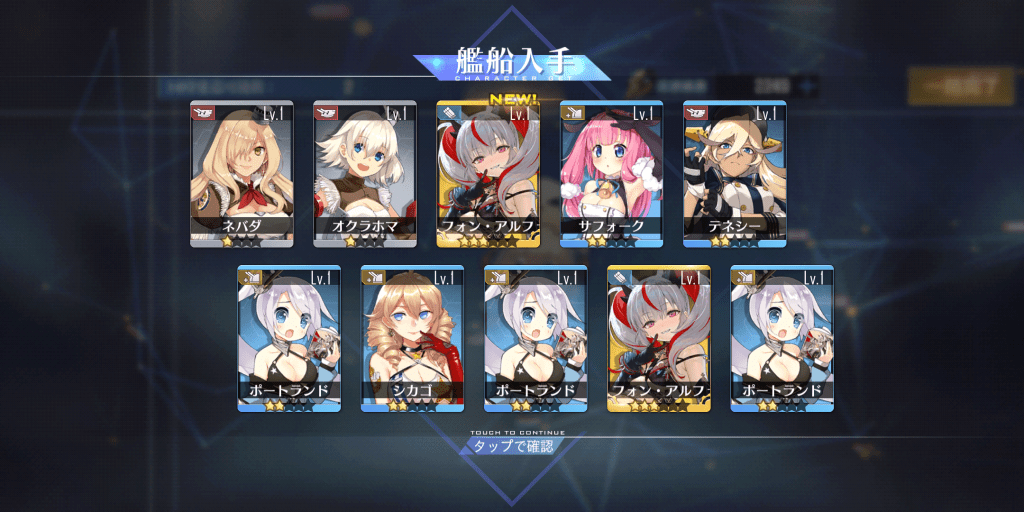Tap the タップで確認 continue prompt
Viewport: 1024px width, 512px height.
pyautogui.click(x=512, y=445)
